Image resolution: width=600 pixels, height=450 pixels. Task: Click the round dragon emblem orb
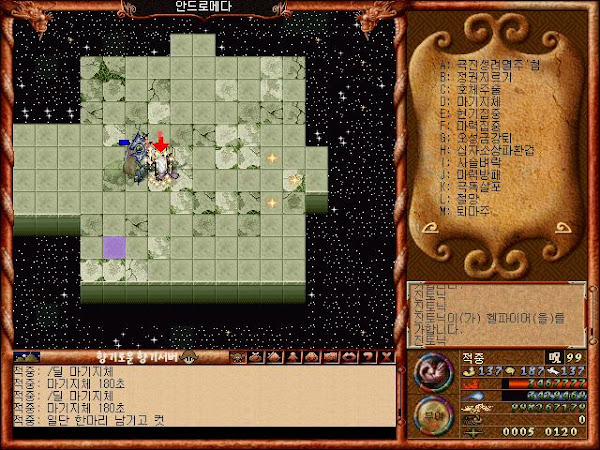(x=432, y=371)
